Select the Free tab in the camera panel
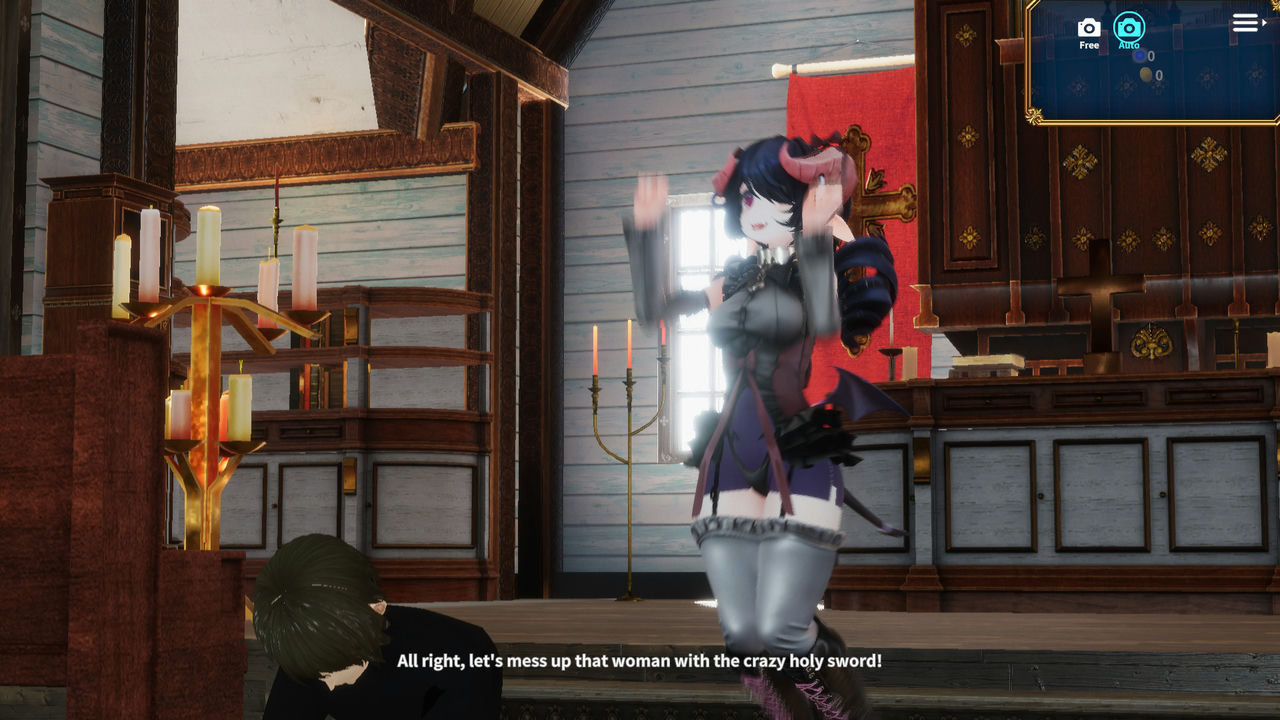This screenshot has height=720, width=1280. (1090, 35)
